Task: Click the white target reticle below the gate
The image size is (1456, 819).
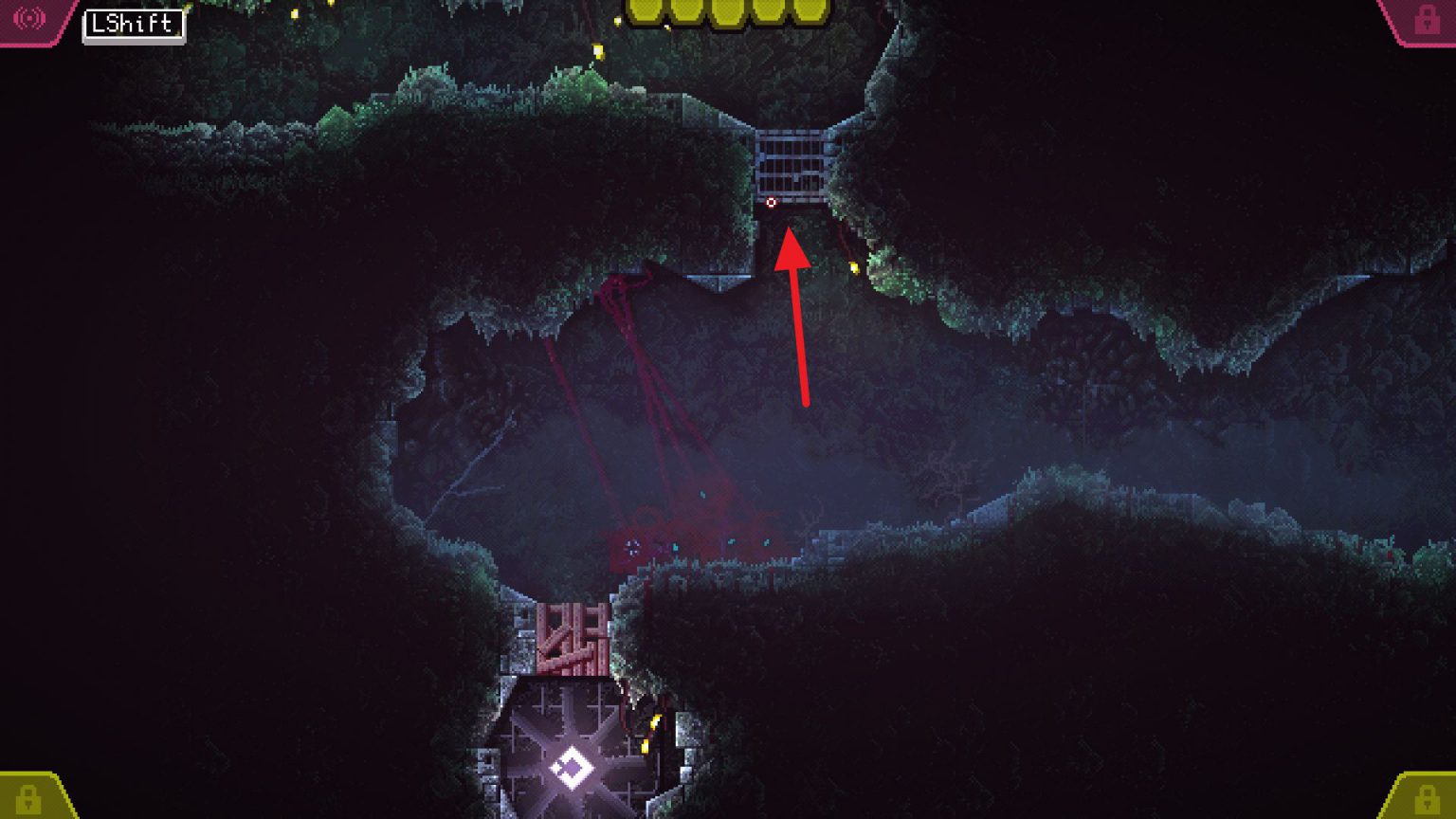Action: [771, 203]
